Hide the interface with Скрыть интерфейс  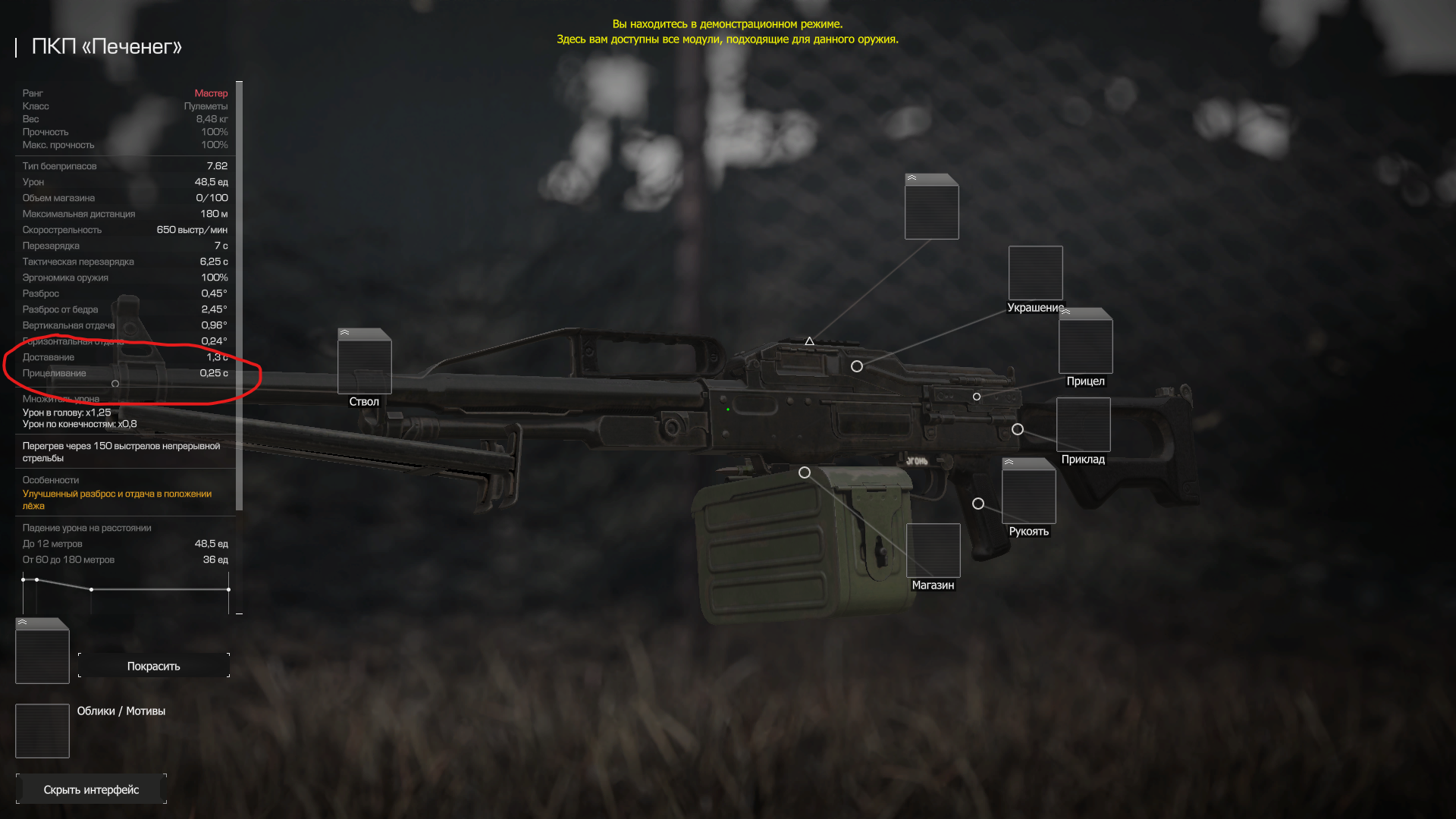pyautogui.click(x=91, y=789)
